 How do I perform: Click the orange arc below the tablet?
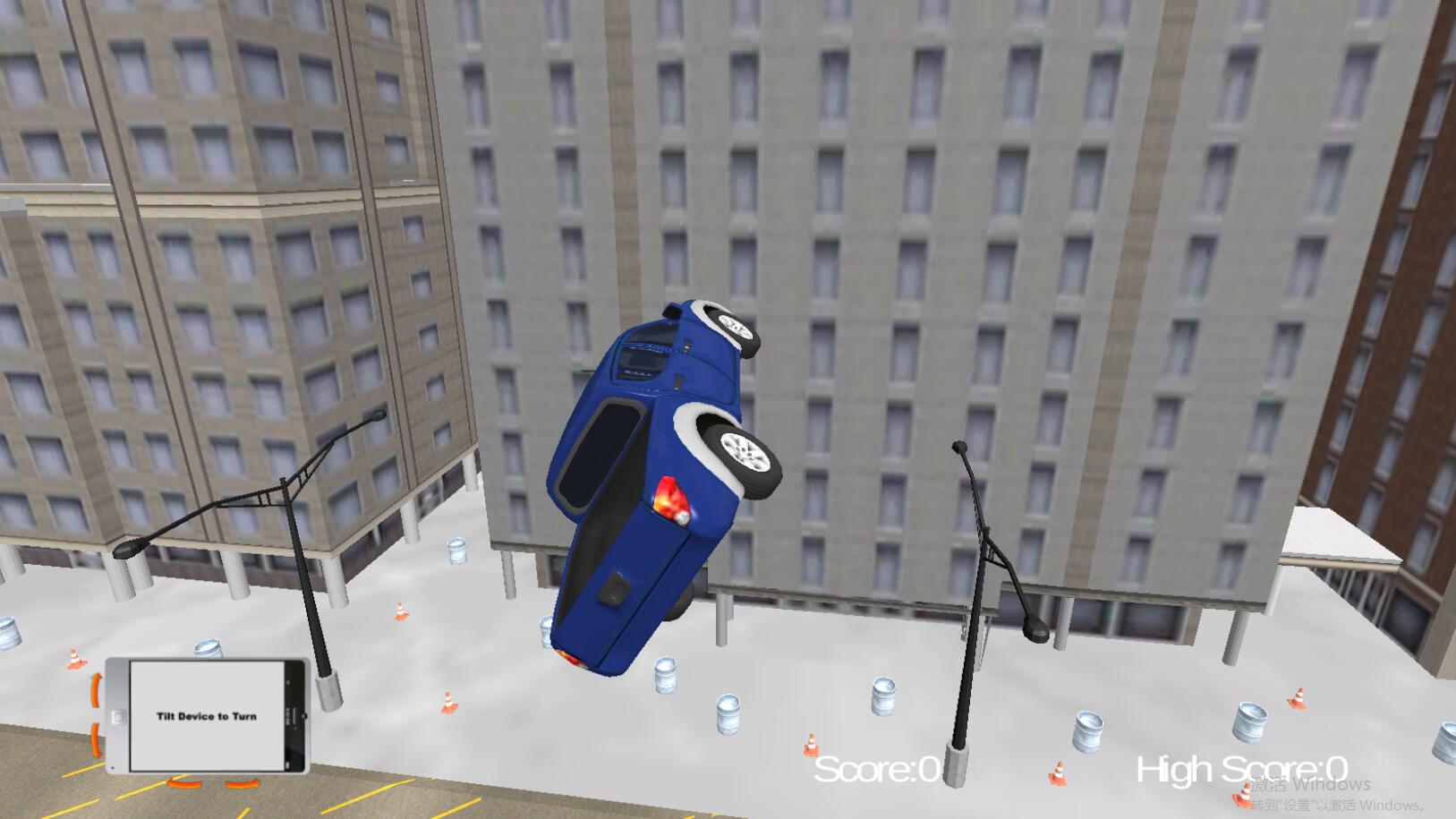tap(183, 783)
